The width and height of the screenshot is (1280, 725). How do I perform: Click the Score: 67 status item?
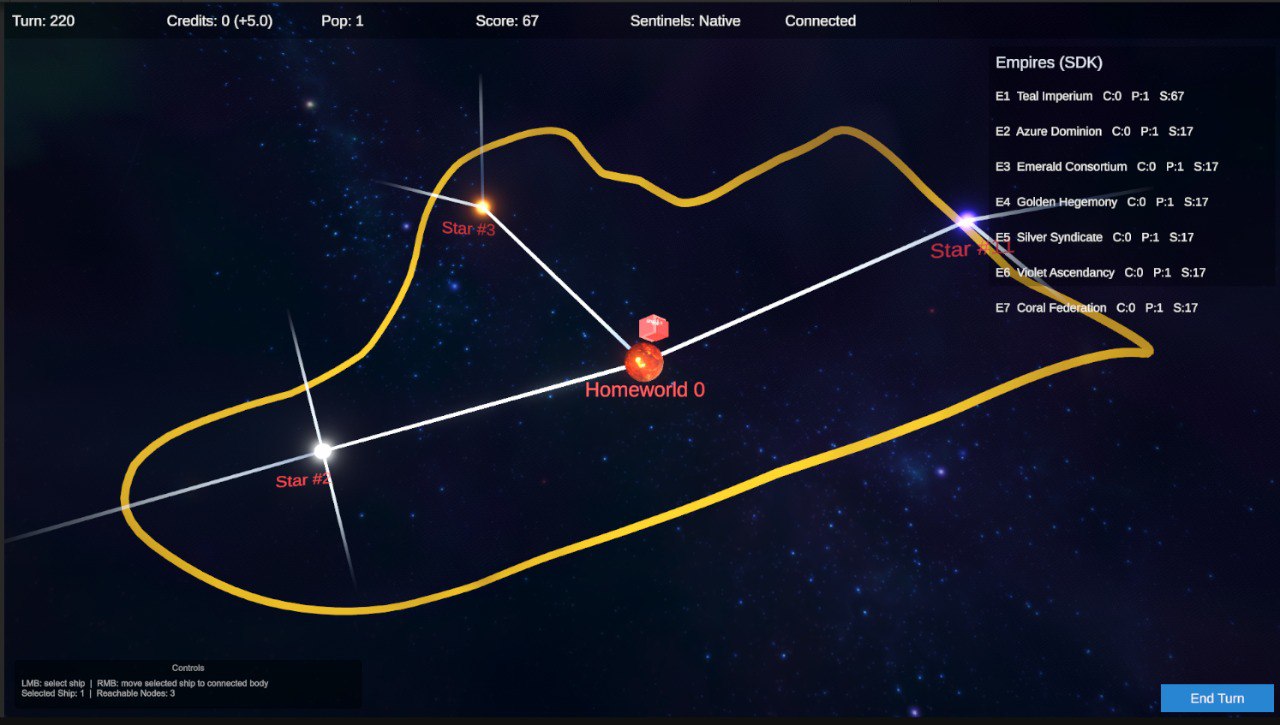coord(504,20)
